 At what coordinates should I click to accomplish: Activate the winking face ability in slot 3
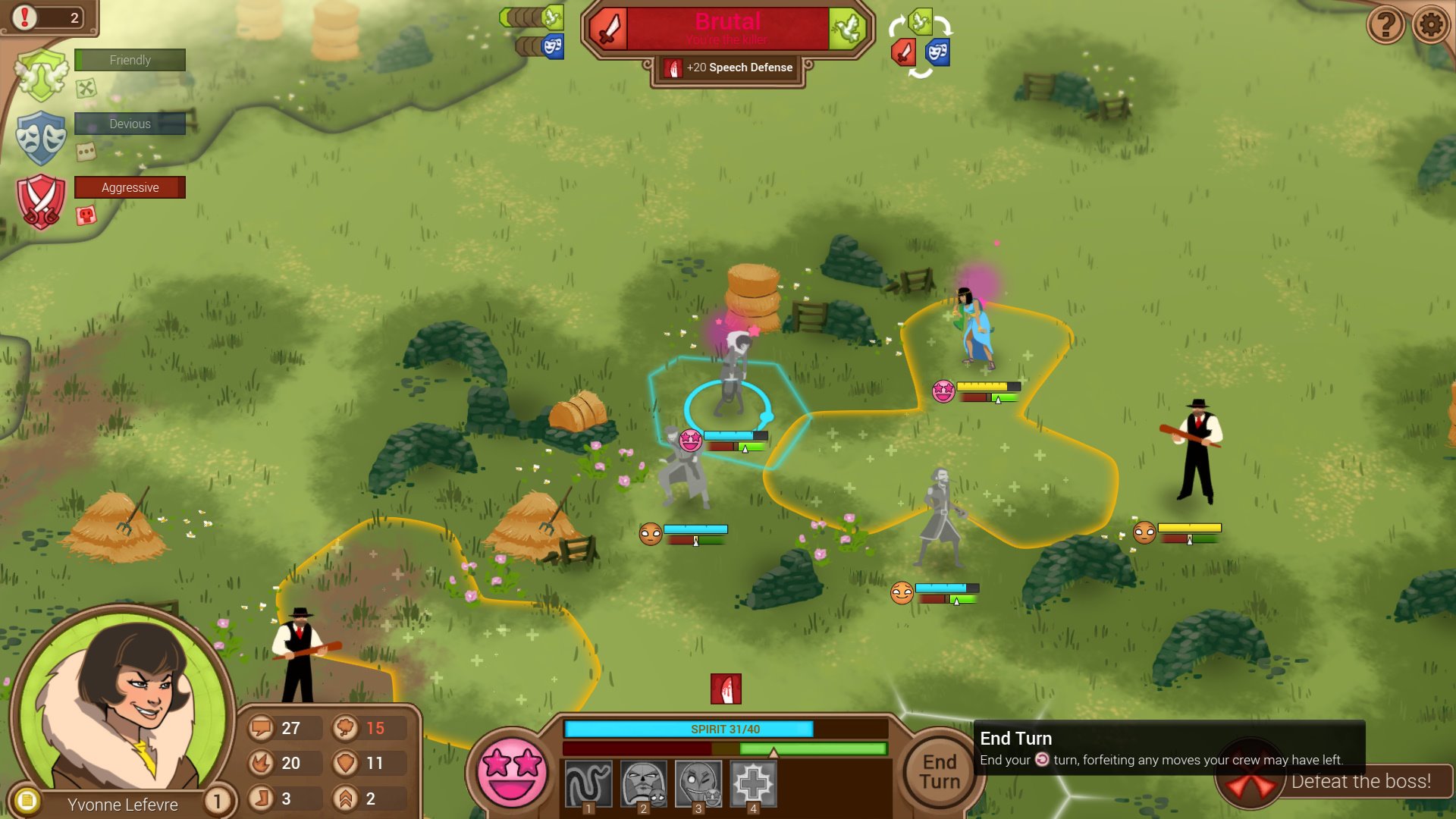pos(698,784)
